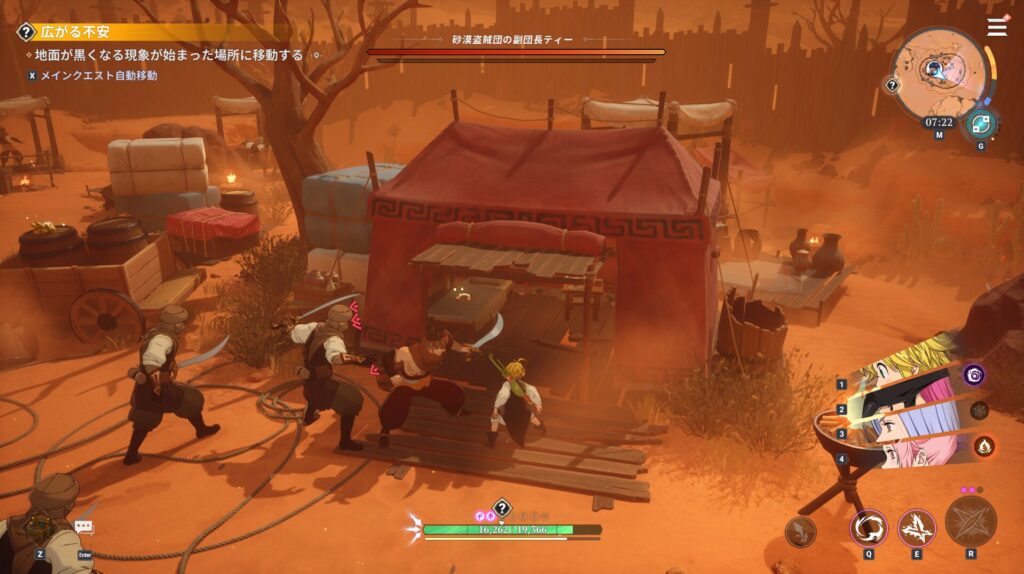The height and width of the screenshot is (574, 1024).
Task: Use the cross-slash burst skill
Action: tap(916, 528)
